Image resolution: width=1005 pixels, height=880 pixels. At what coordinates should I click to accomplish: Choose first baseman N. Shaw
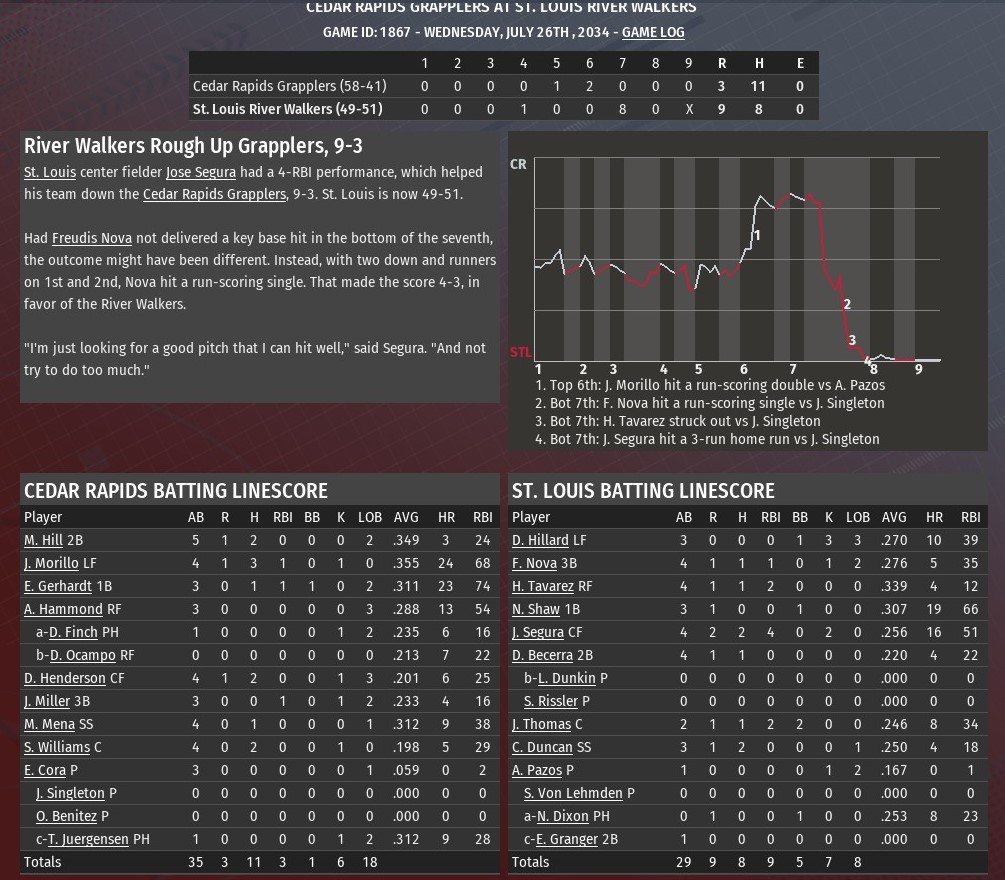pos(536,609)
